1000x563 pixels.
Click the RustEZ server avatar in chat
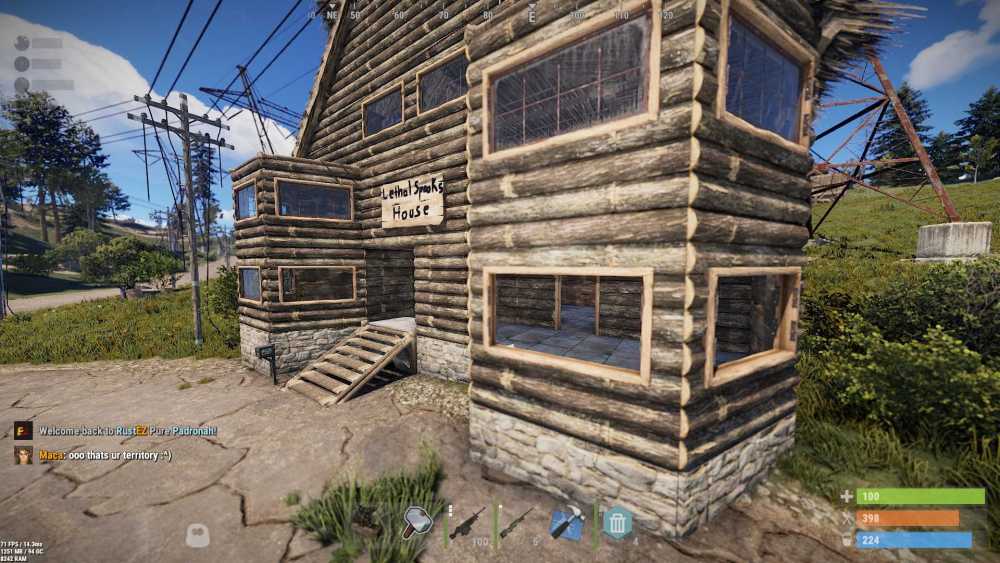23,431
